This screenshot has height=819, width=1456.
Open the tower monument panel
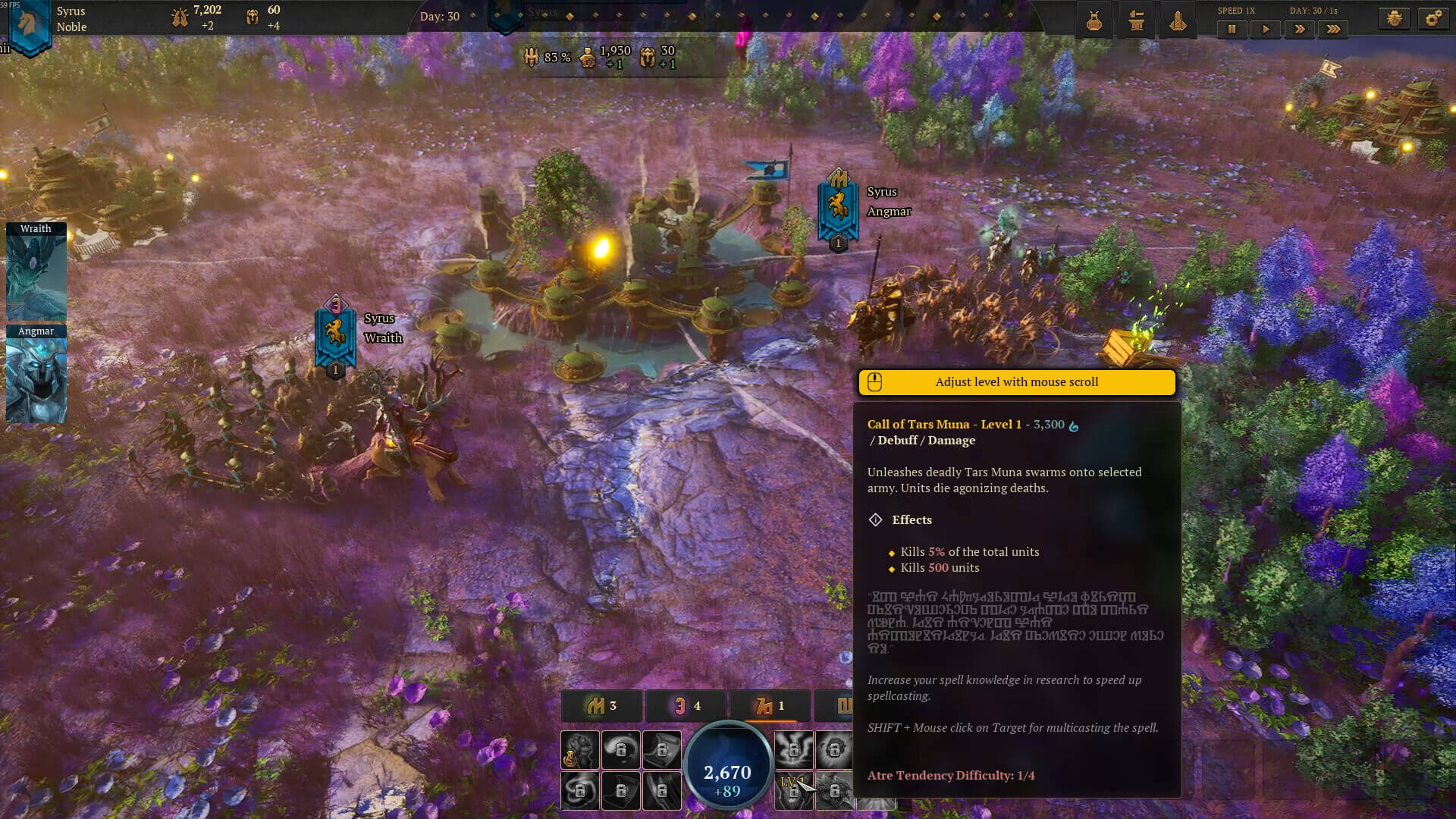pos(1178,21)
